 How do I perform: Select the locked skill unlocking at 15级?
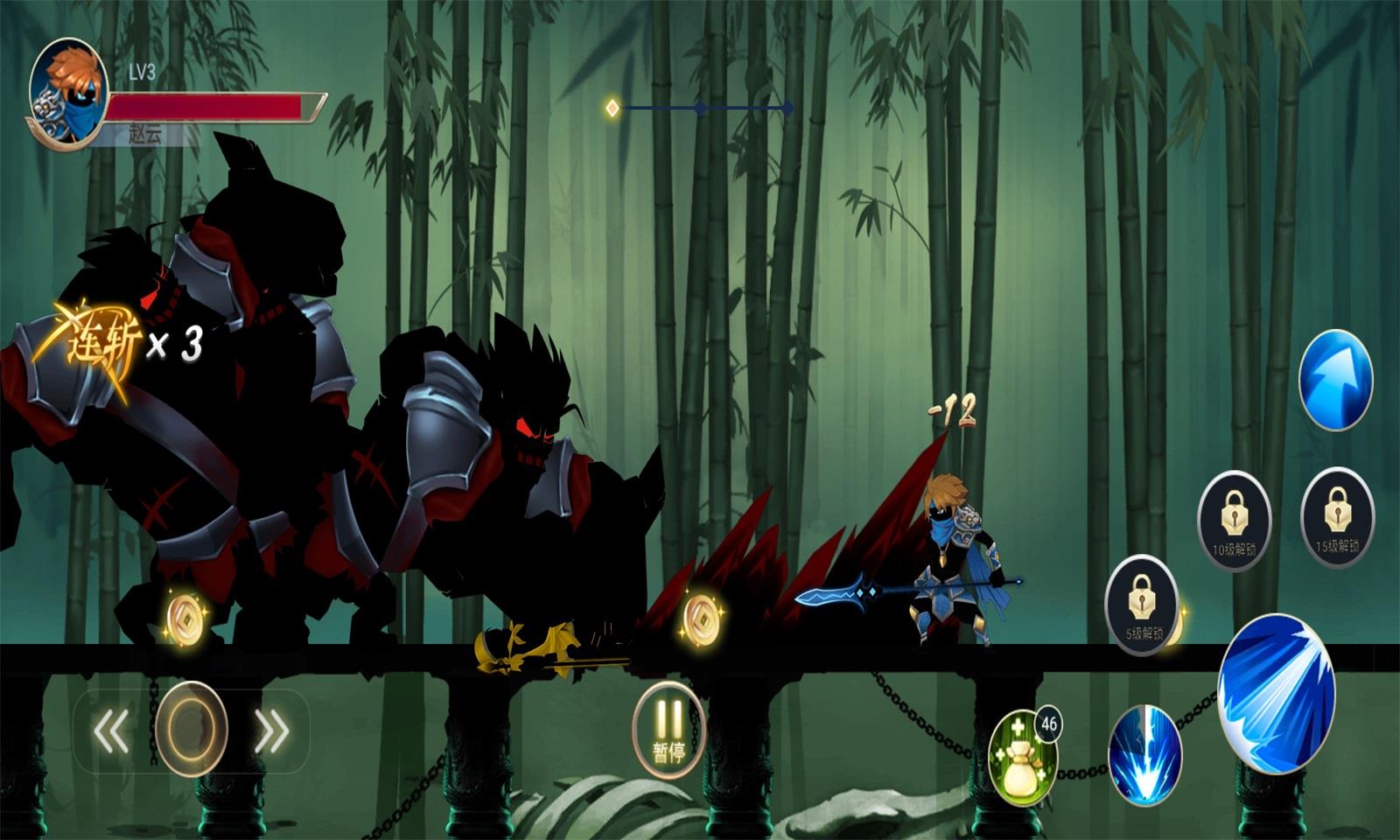[1337, 517]
